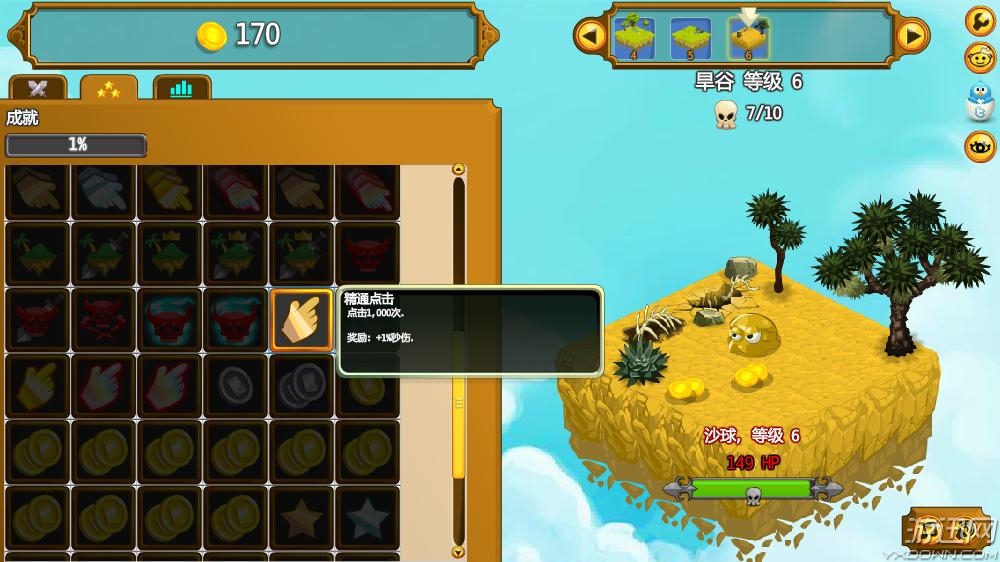Go to previous zones with the left arrow
Image resolution: width=1000 pixels, height=562 pixels.
coord(590,37)
